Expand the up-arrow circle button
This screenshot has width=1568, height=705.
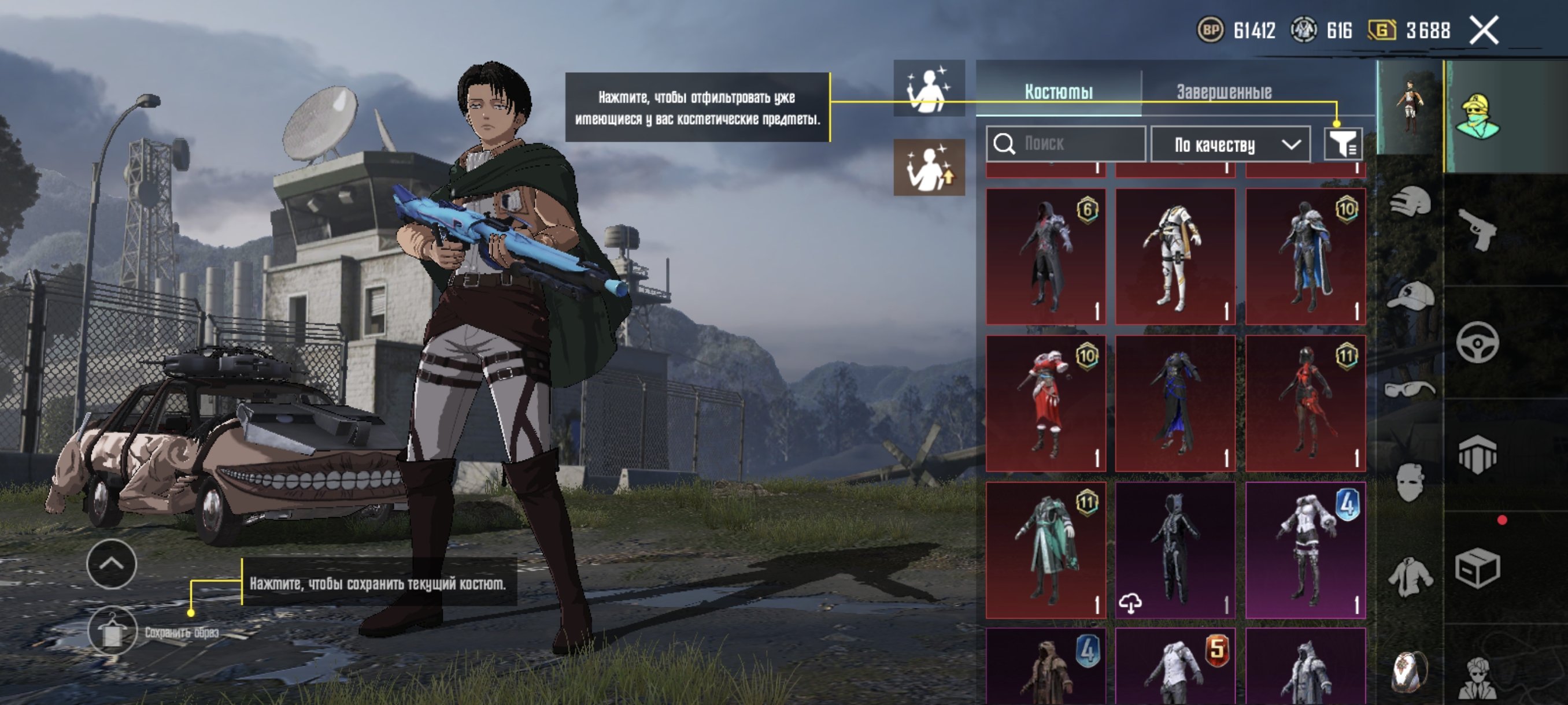click(112, 564)
